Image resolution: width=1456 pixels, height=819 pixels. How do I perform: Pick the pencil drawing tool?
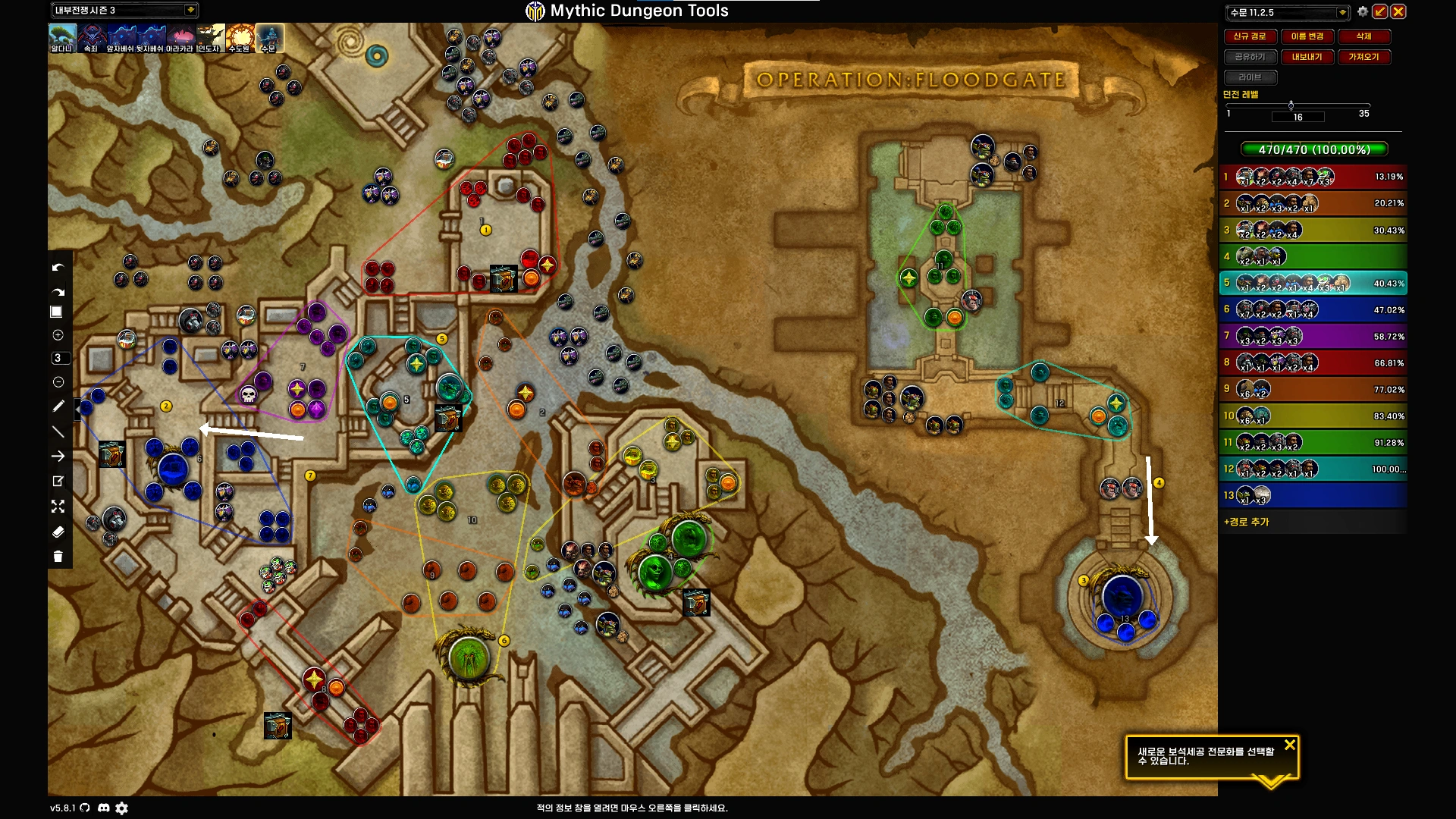(x=58, y=406)
